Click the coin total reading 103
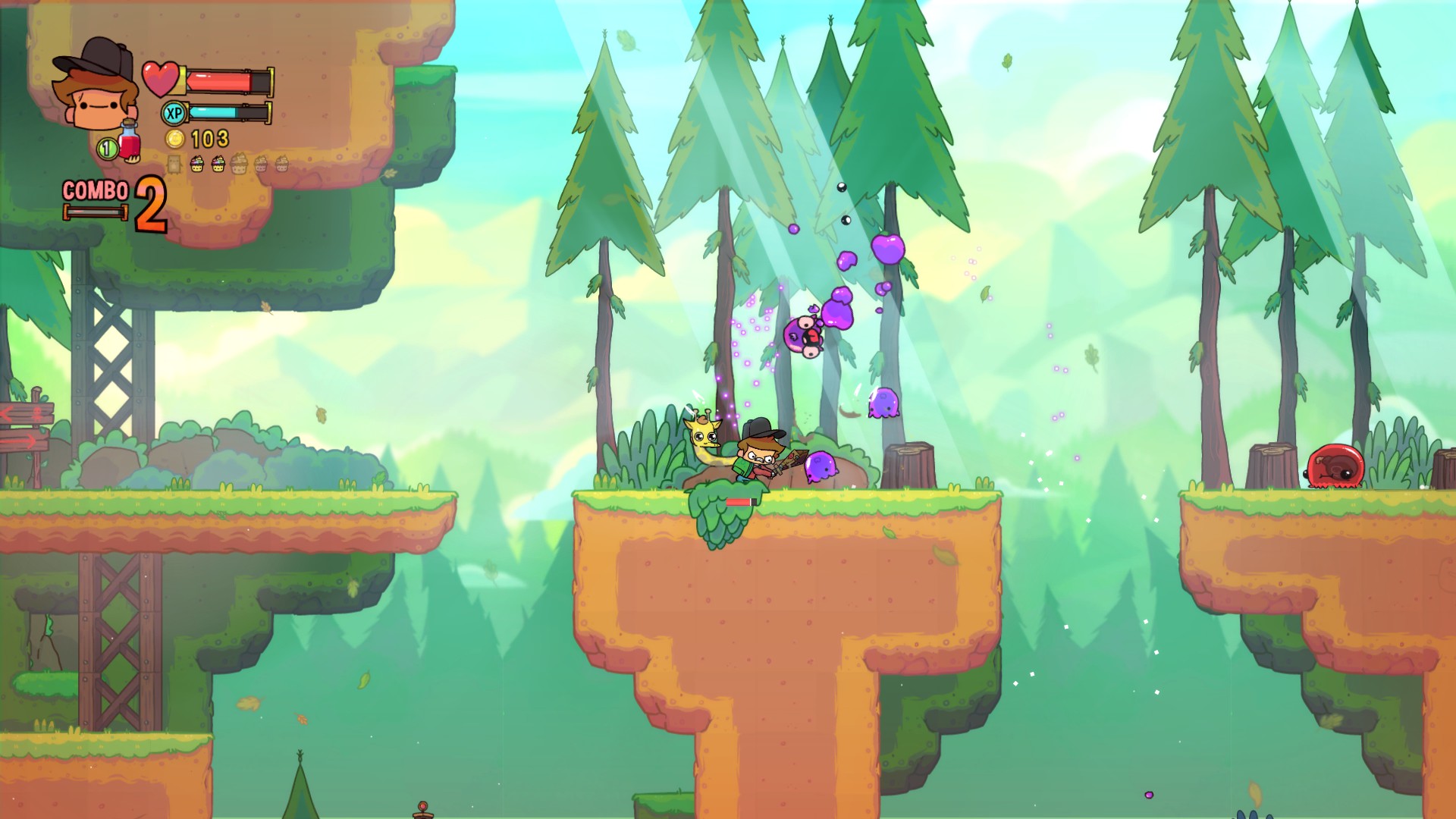The height and width of the screenshot is (819, 1456). [x=209, y=140]
